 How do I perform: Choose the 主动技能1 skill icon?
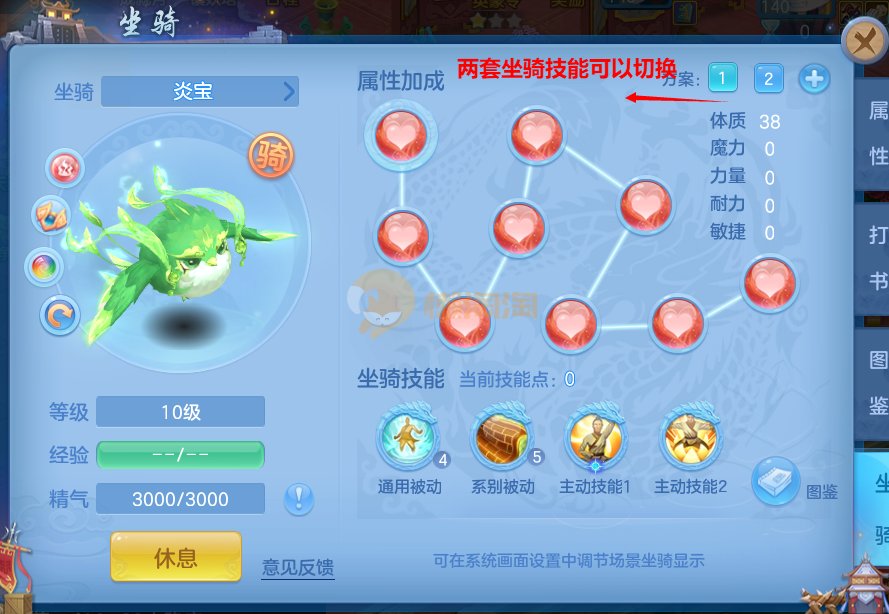(596, 436)
